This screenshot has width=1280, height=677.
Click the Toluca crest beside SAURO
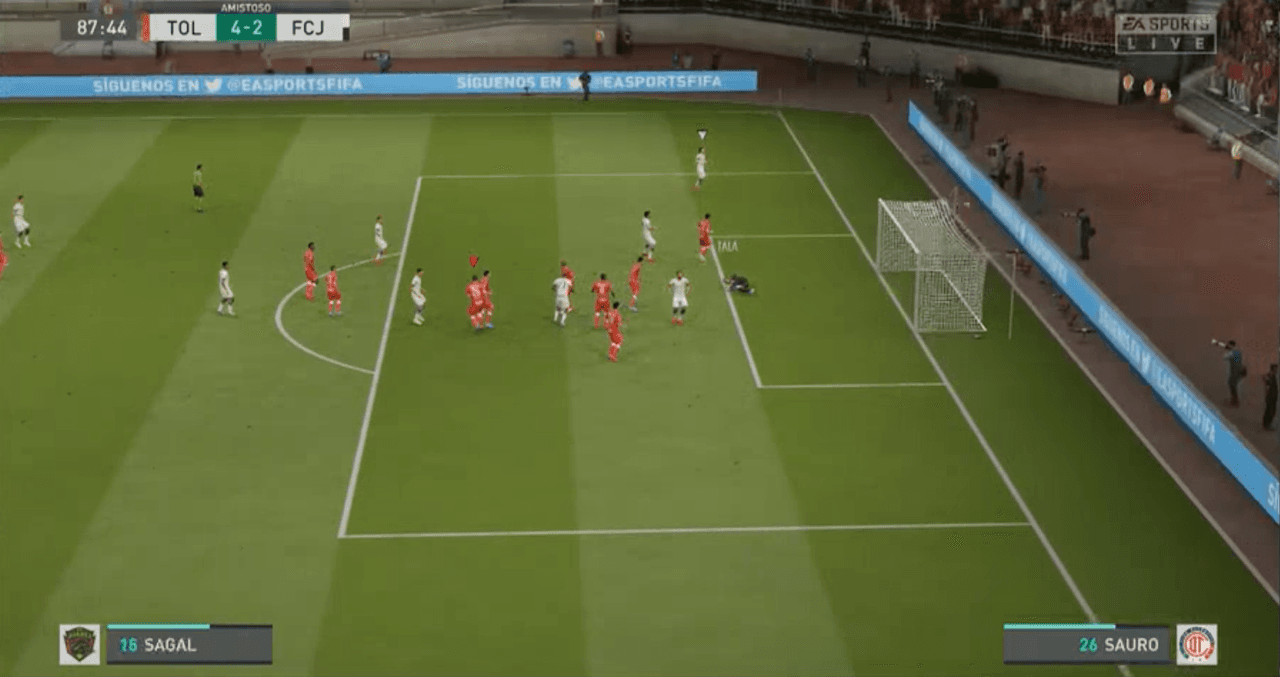(x=1196, y=645)
